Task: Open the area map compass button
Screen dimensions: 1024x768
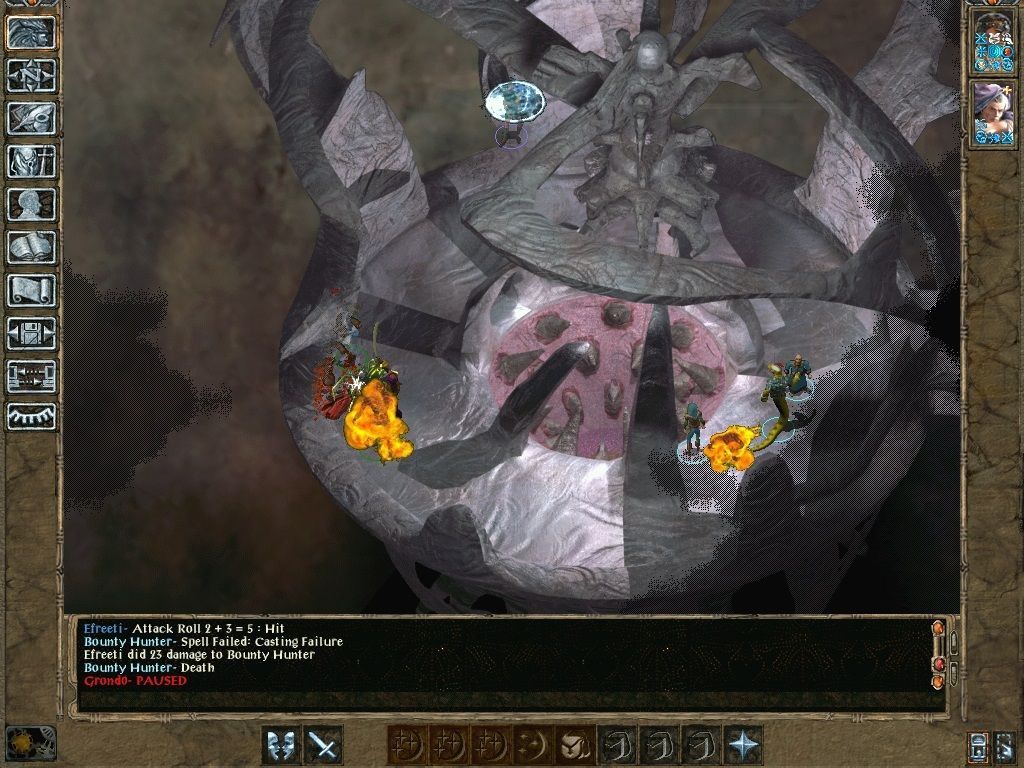Action: point(32,75)
